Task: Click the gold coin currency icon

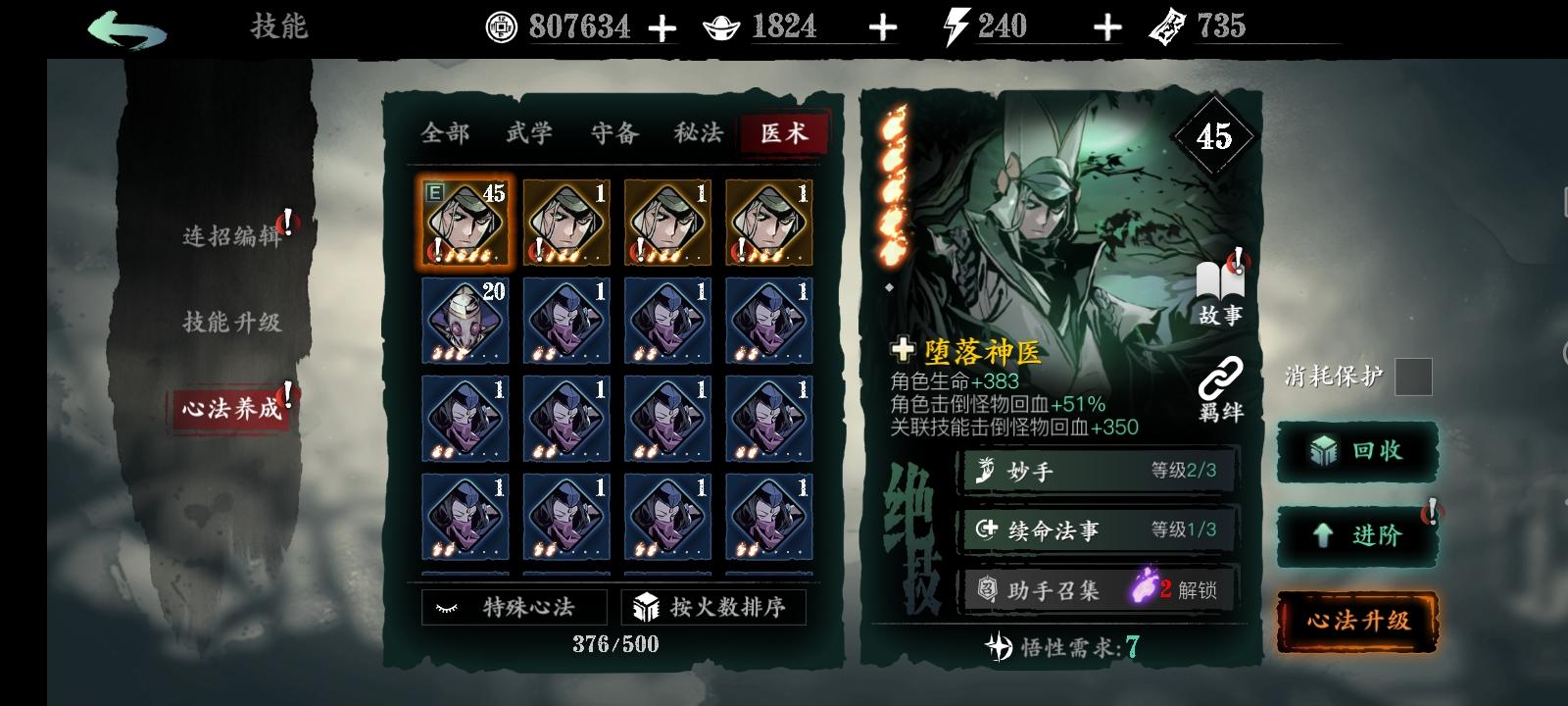Action: [x=503, y=27]
